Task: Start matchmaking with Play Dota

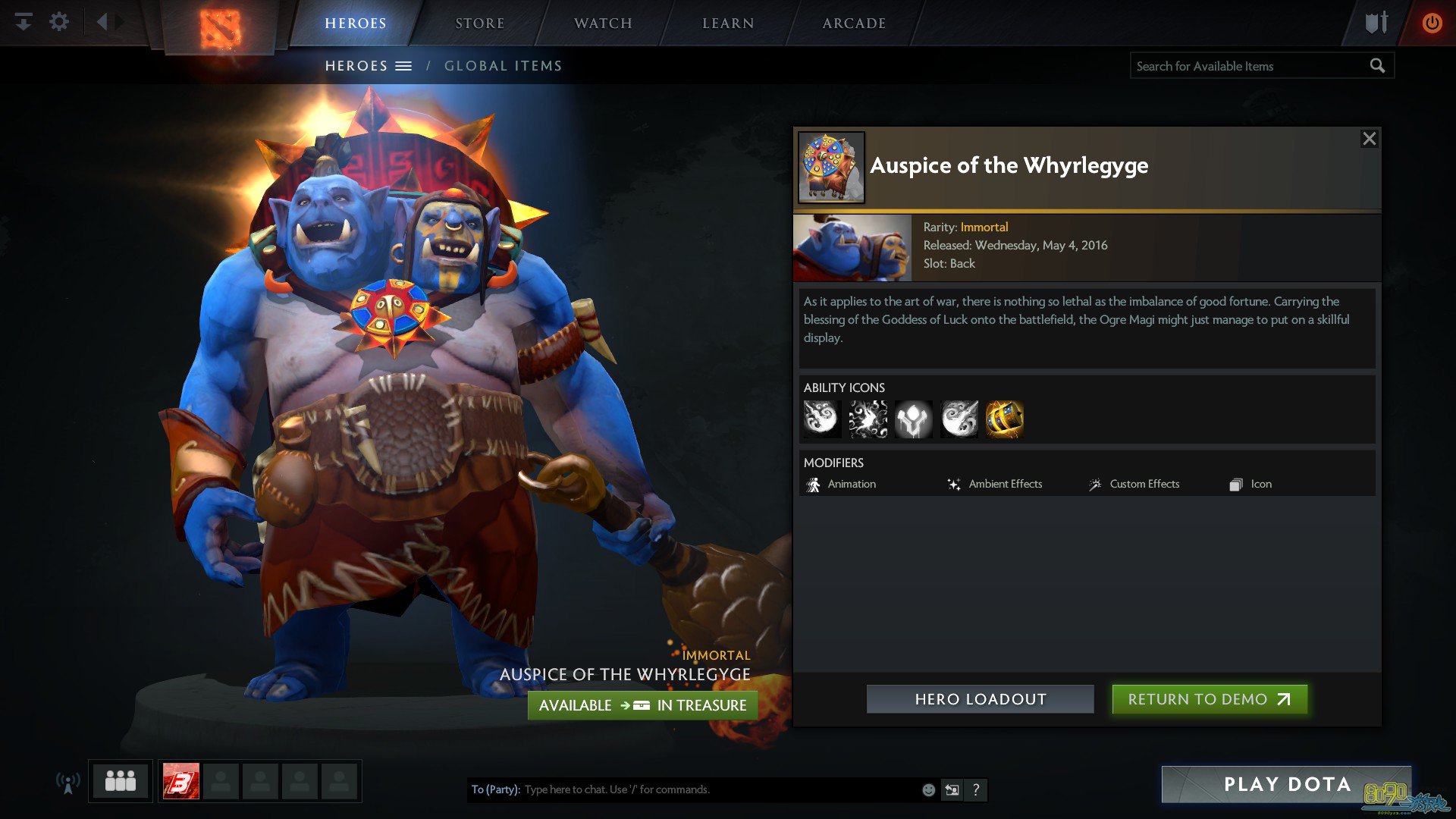Action: [1286, 784]
